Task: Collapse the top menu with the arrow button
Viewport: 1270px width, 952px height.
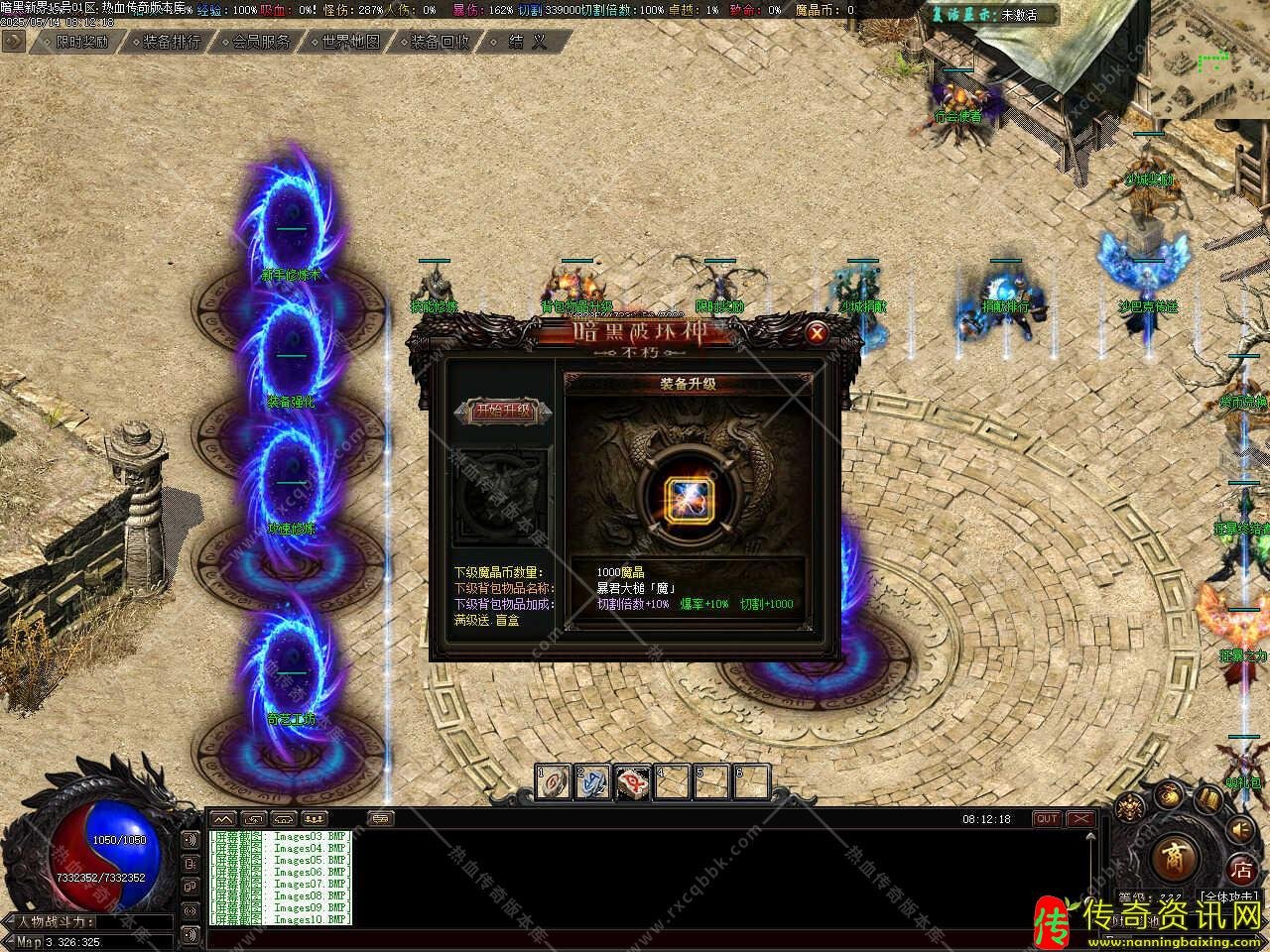Action: pos(13,42)
